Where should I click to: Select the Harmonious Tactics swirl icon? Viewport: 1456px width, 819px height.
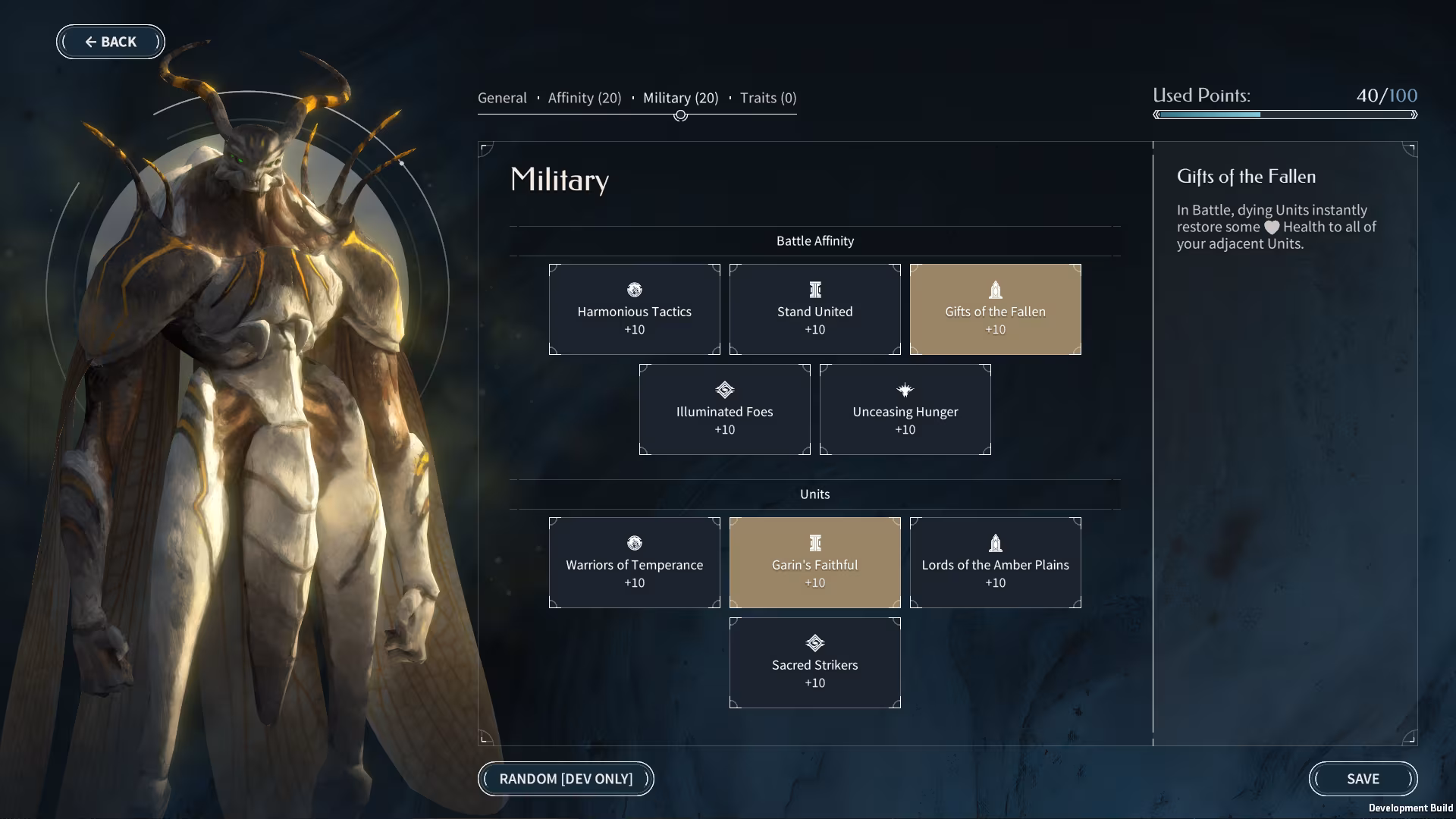click(x=634, y=290)
